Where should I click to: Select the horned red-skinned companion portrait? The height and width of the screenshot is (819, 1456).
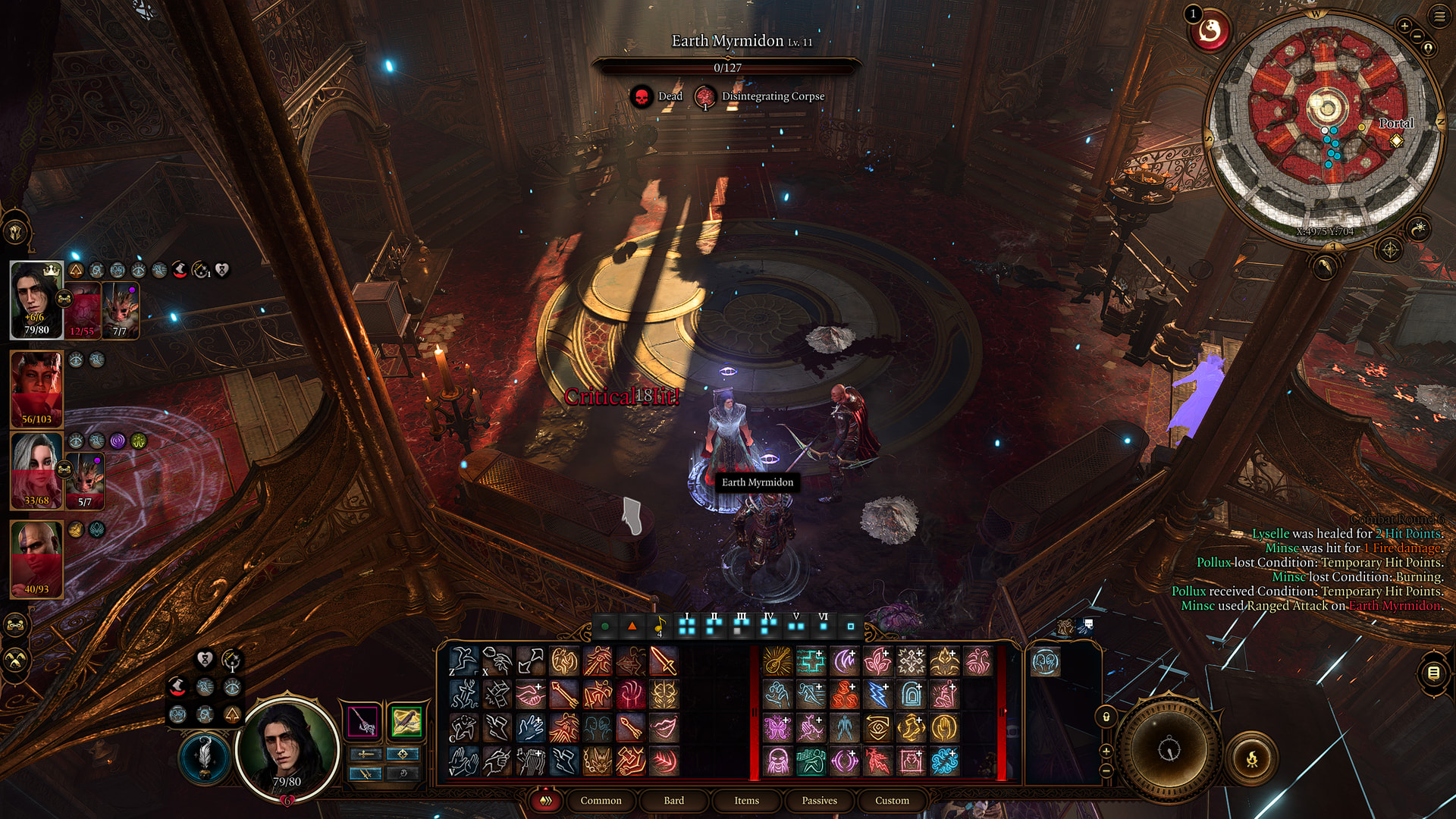click(x=36, y=388)
